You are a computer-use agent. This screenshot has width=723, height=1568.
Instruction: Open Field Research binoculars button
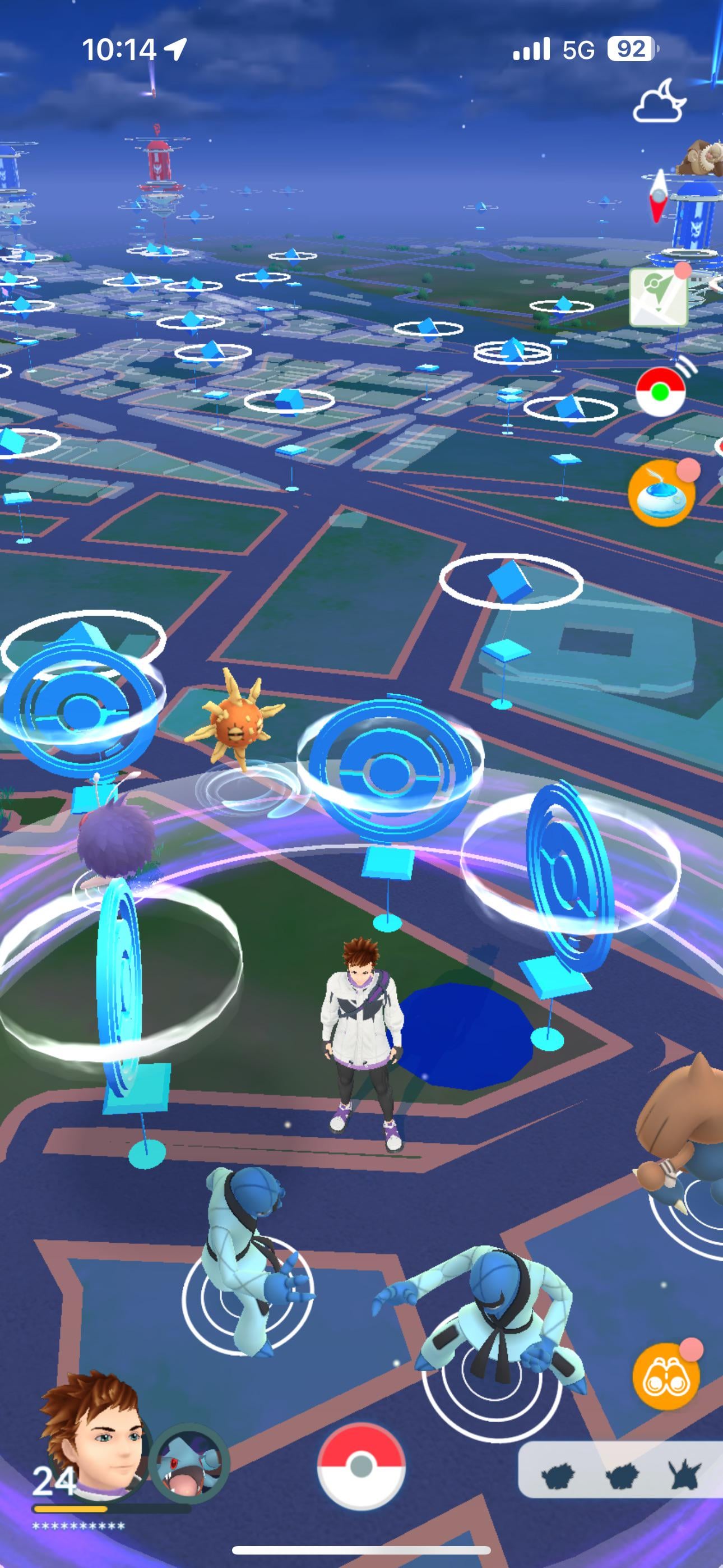coord(666,1377)
